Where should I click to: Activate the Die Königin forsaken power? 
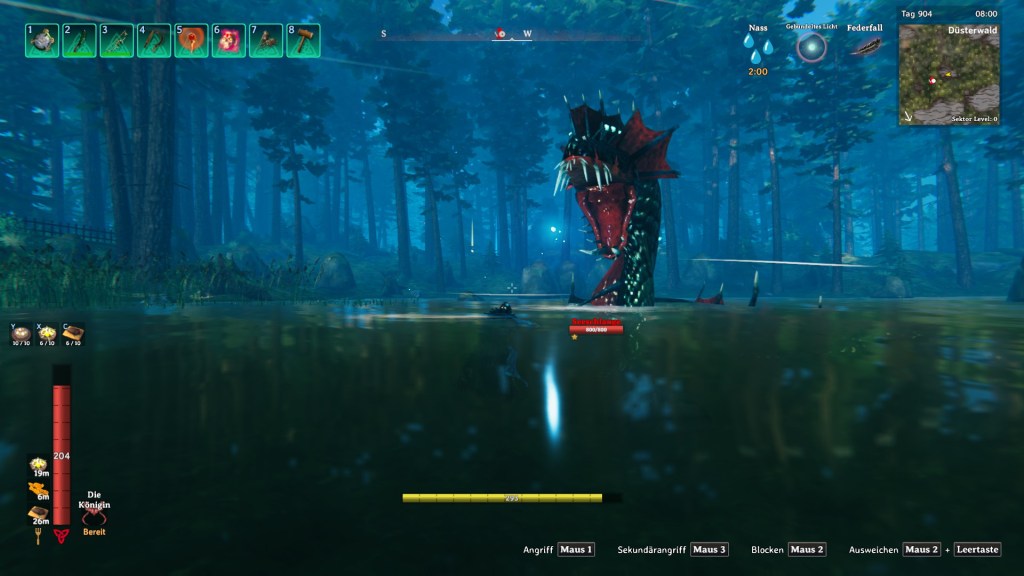pyautogui.click(x=94, y=517)
